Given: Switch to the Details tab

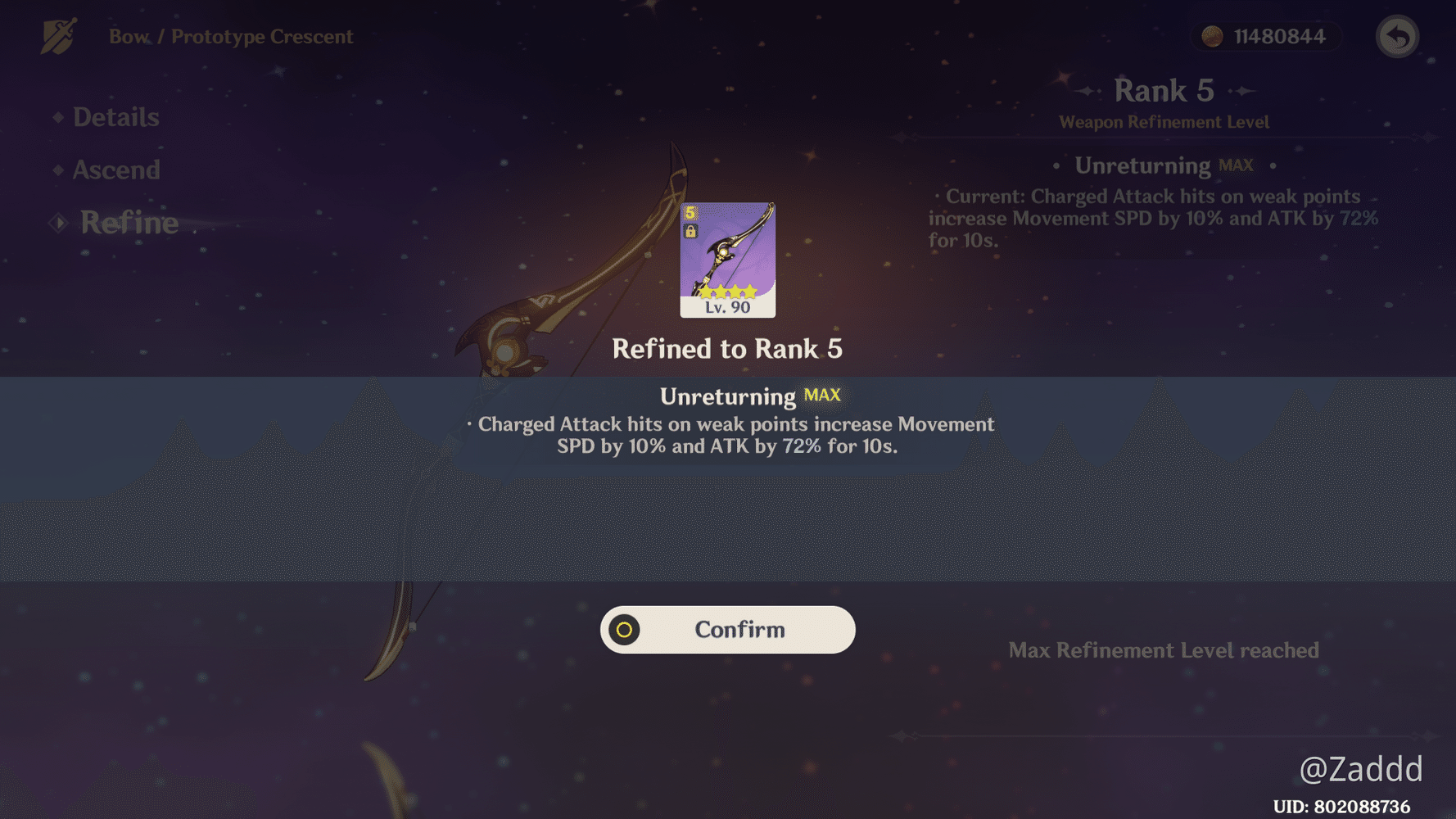Looking at the screenshot, I should point(115,117).
